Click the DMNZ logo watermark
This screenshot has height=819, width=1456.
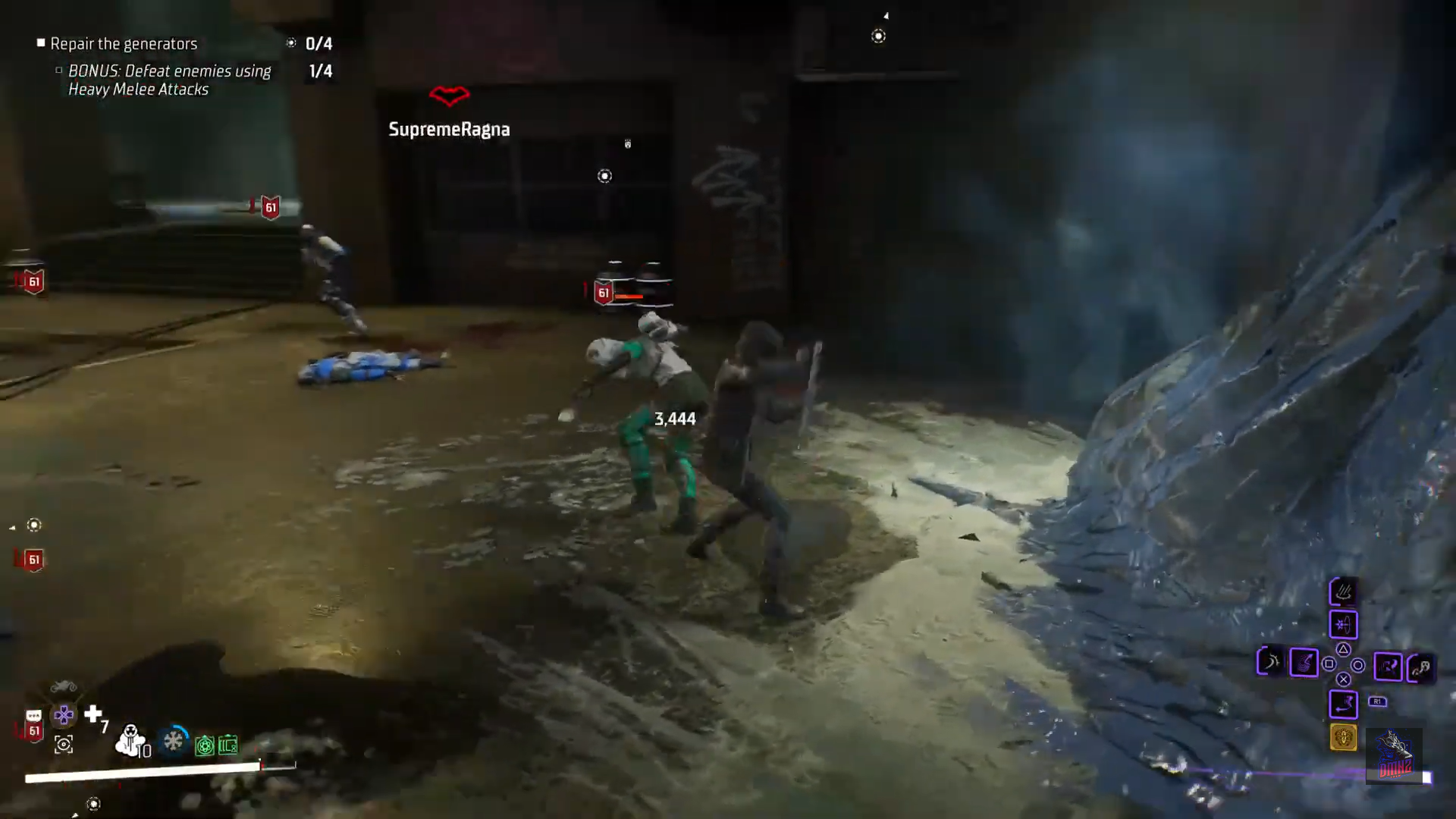click(x=1395, y=756)
